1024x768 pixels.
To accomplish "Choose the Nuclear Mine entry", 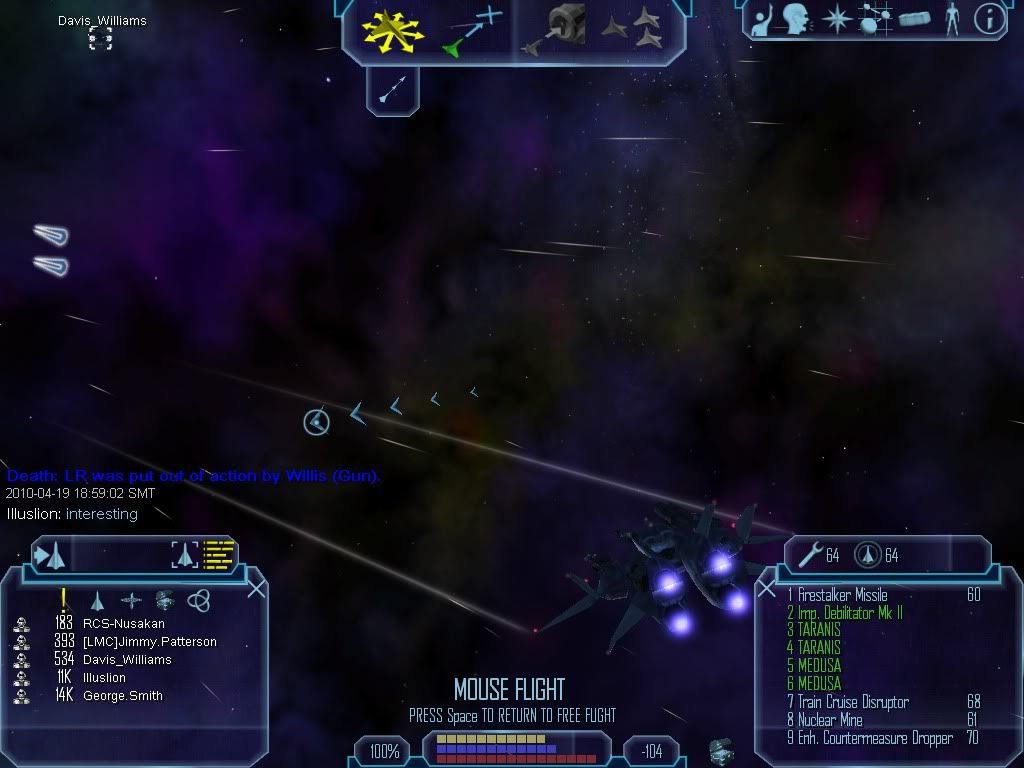I will [x=831, y=720].
